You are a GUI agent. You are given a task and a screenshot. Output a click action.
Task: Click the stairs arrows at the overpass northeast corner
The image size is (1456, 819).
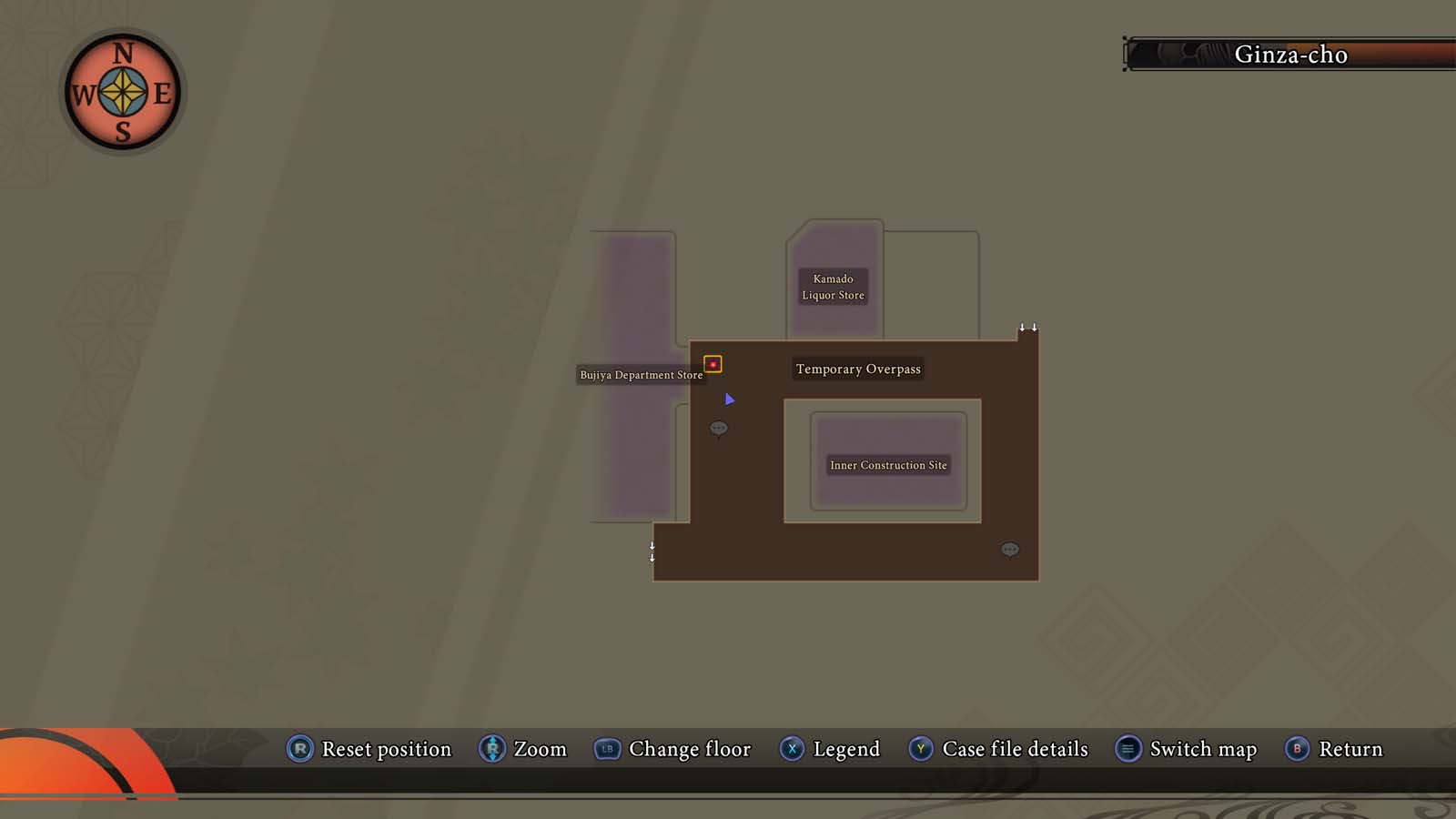click(1029, 325)
